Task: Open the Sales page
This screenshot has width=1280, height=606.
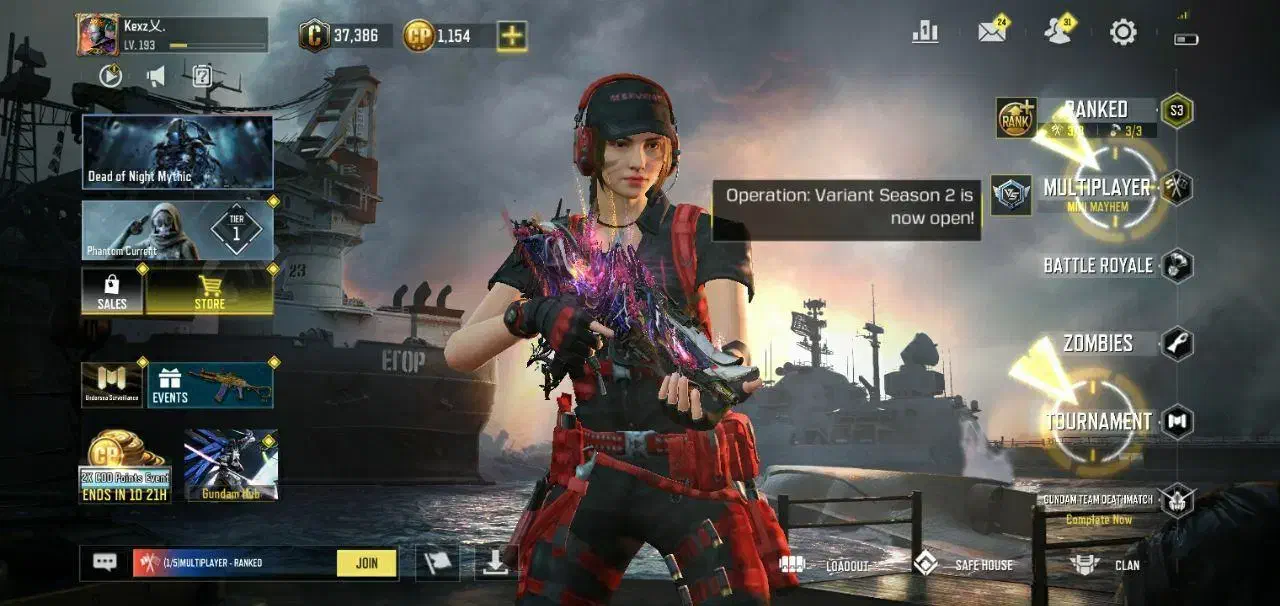Action: click(112, 292)
